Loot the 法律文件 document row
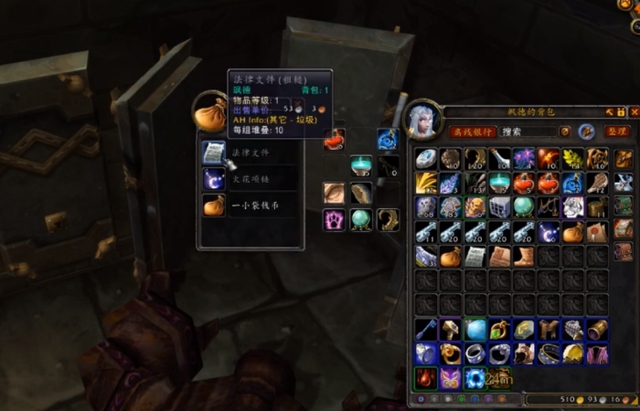This screenshot has height=411, width=640. pos(248,152)
